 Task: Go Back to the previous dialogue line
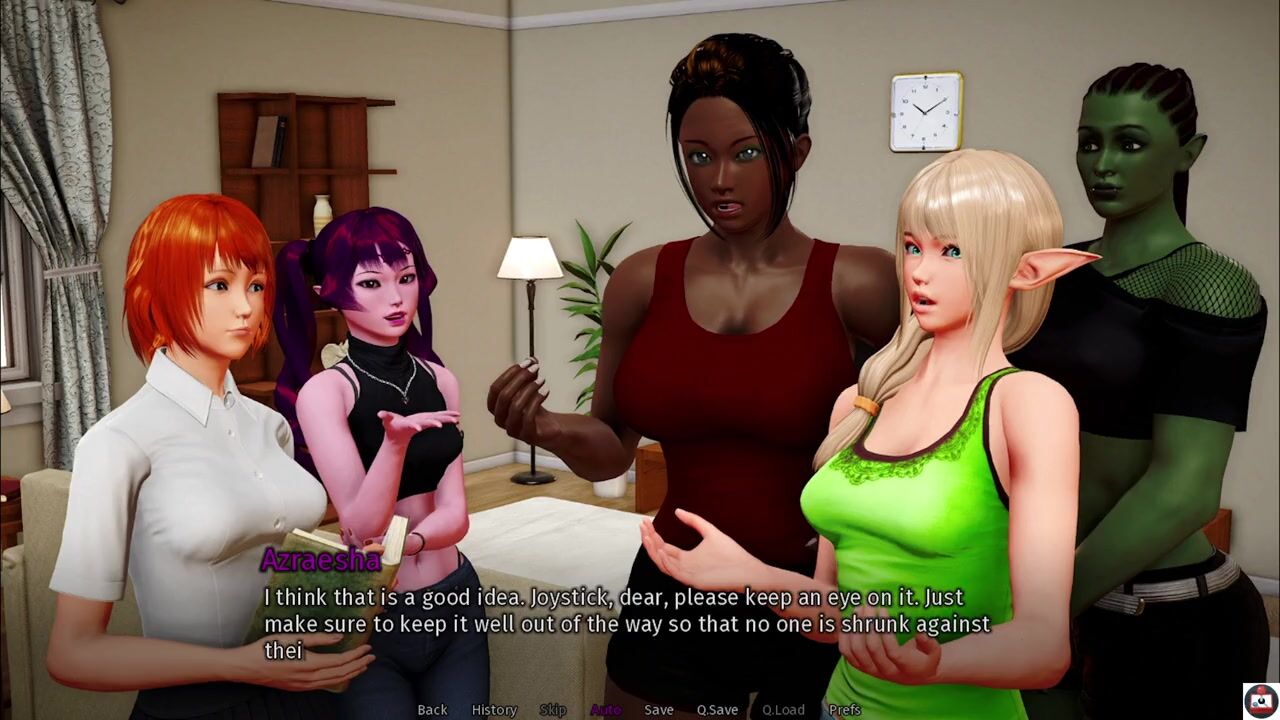[x=432, y=709]
